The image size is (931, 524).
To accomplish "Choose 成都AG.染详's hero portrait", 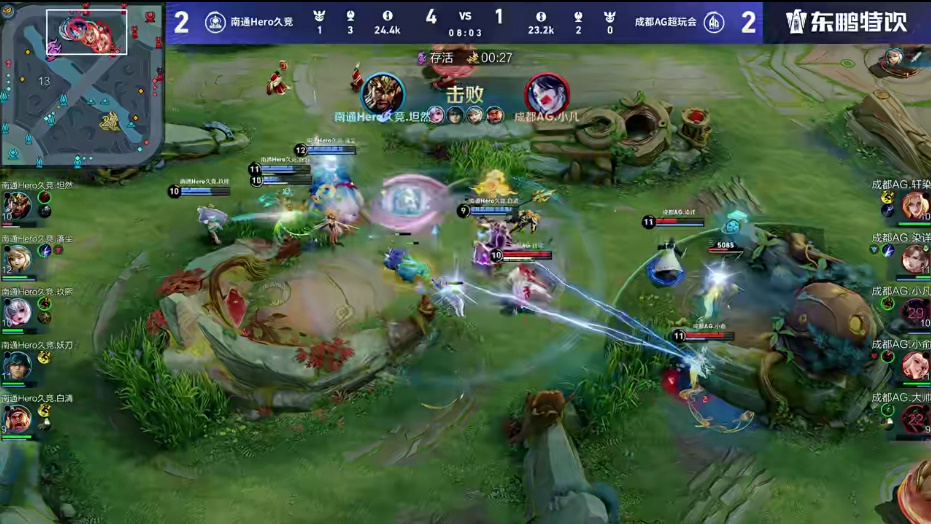I will tap(915, 259).
